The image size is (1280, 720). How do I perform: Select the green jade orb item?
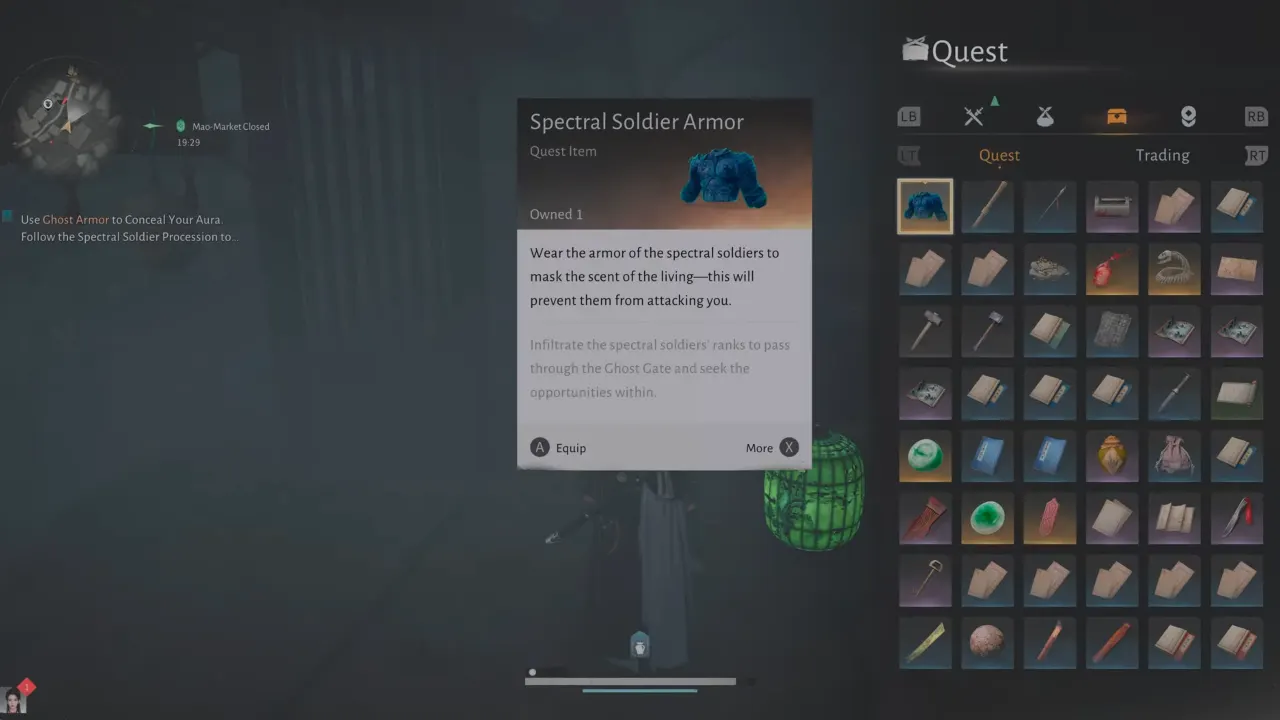[925, 456]
